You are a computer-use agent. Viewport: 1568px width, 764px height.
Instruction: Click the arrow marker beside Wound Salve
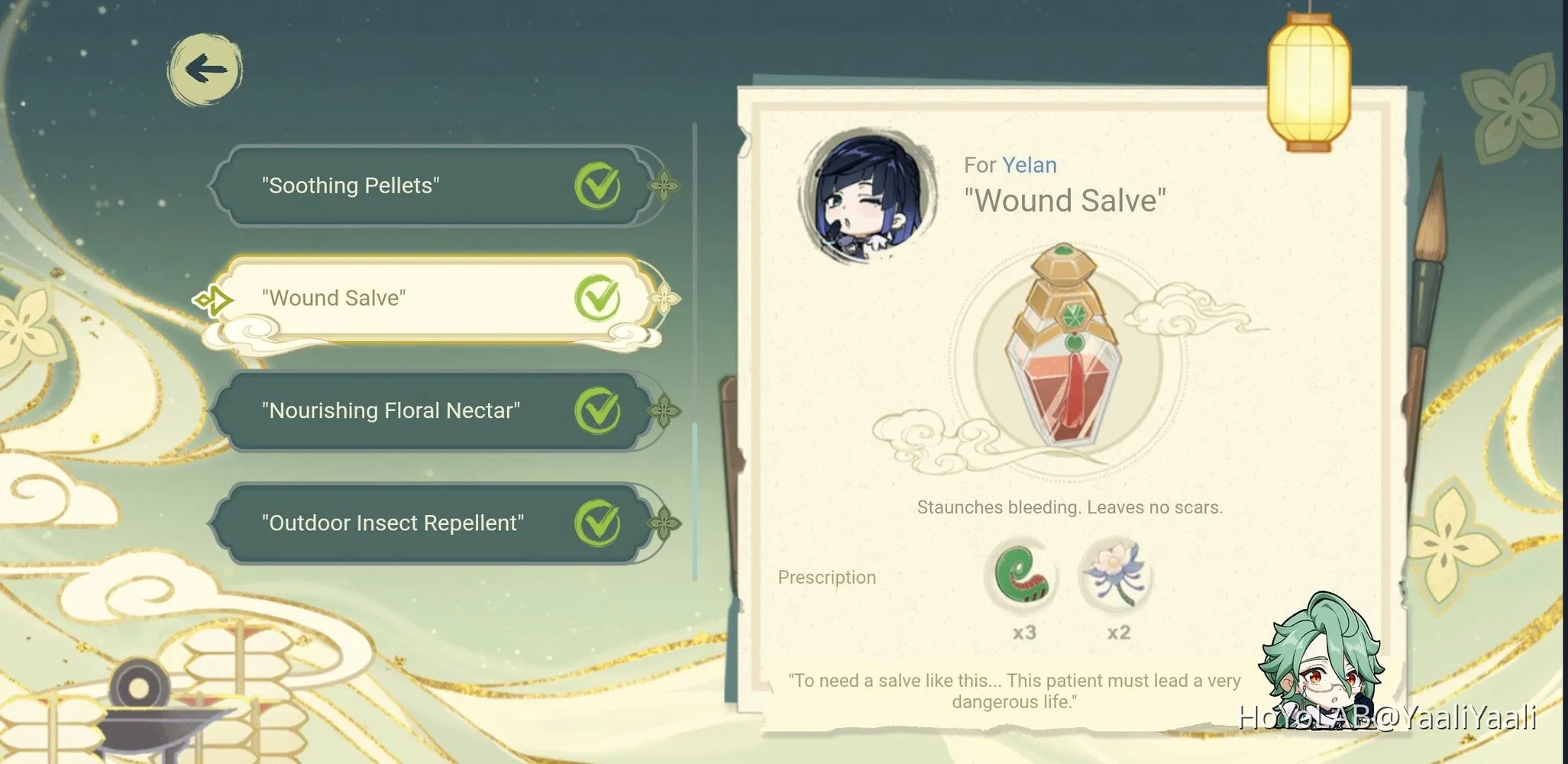[215, 299]
